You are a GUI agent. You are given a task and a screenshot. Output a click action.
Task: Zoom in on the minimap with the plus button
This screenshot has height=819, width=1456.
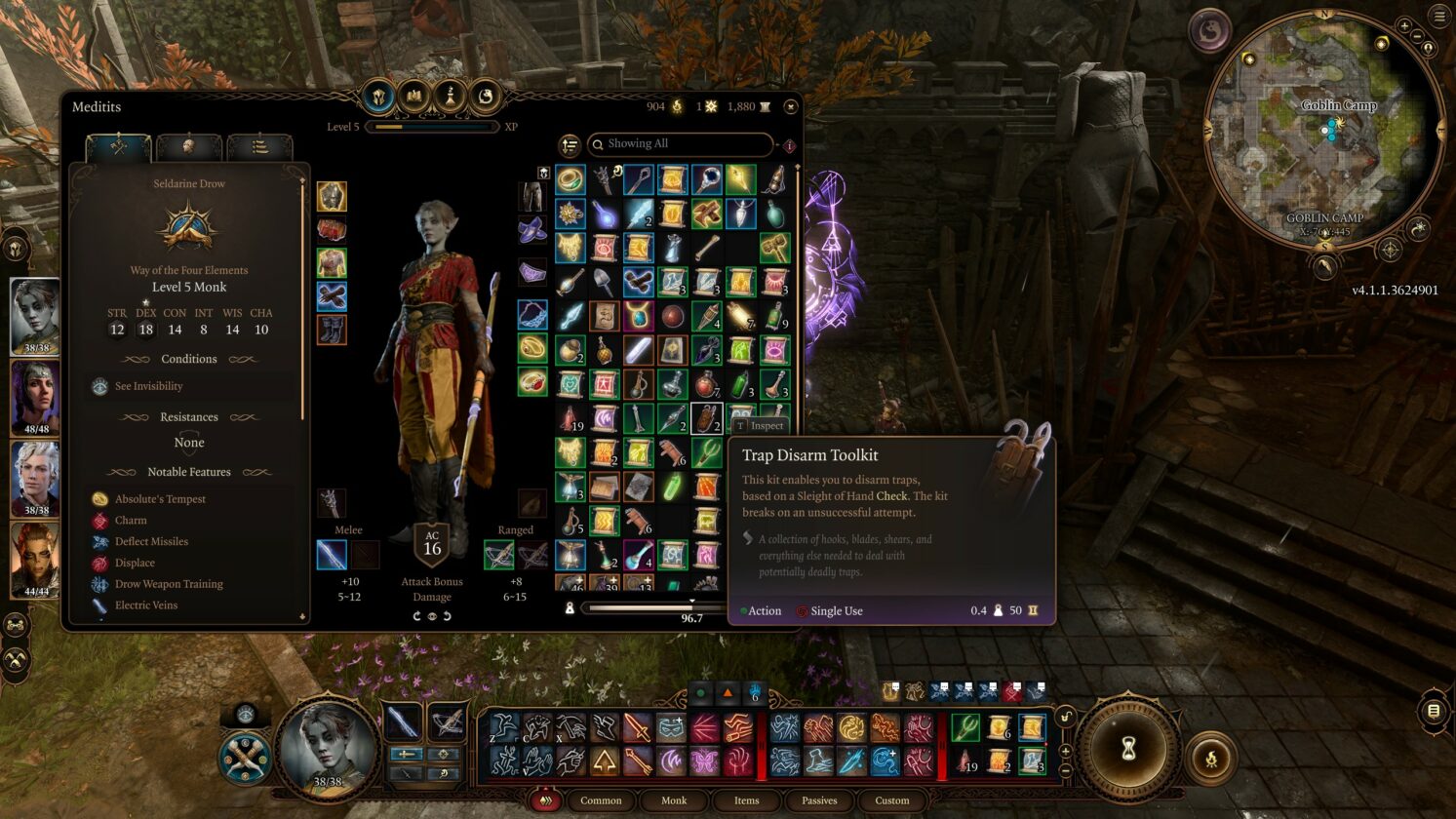pos(1405,26)
